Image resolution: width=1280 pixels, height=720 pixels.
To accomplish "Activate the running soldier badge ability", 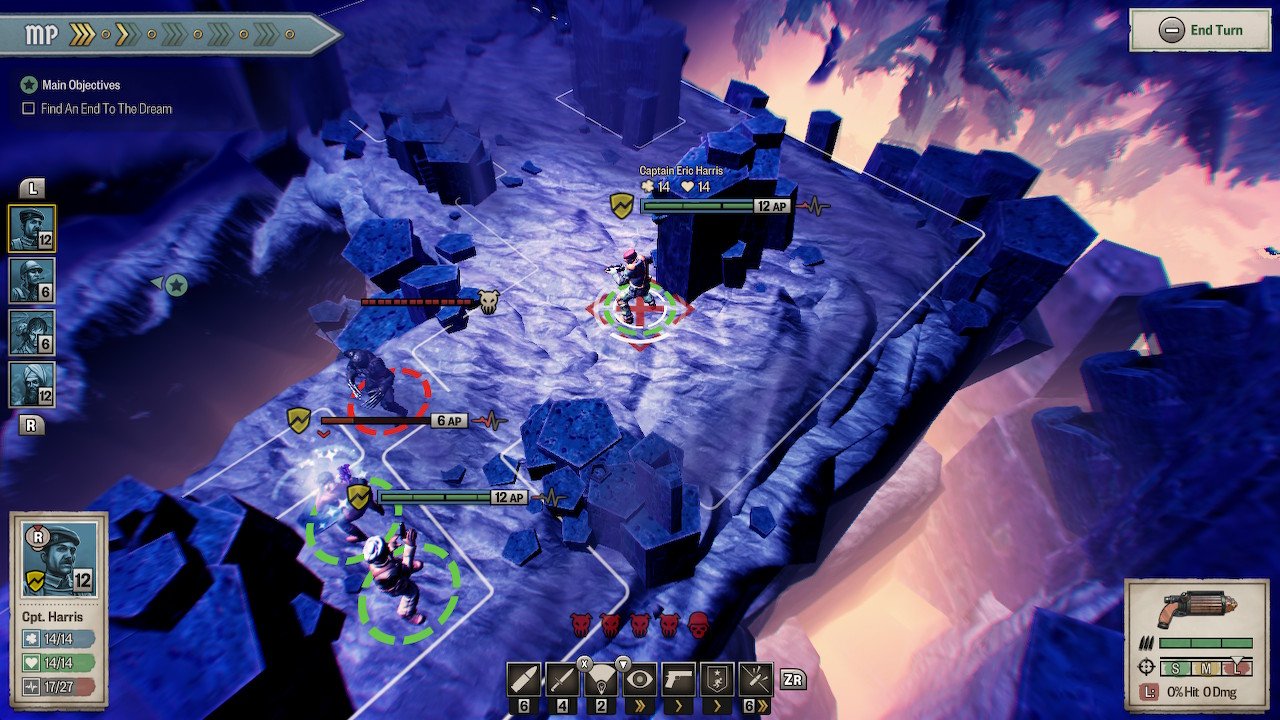I will (x=717, y=680).
